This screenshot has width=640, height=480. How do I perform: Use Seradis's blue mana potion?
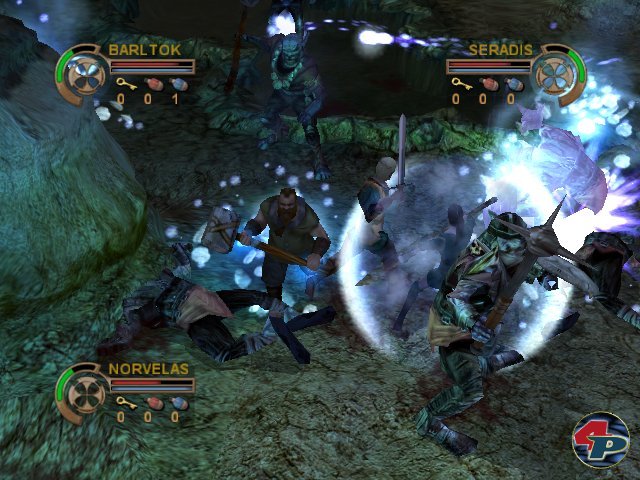(x=513, y=84)
